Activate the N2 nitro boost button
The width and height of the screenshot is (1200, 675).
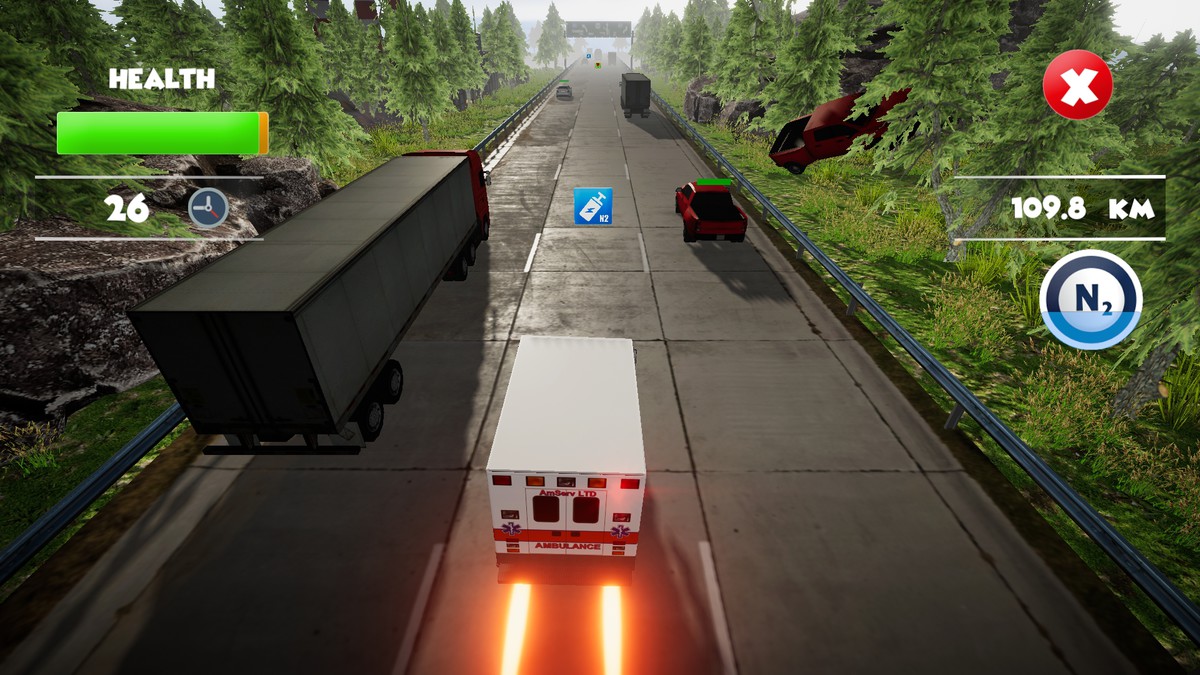tap(1089, 299)
